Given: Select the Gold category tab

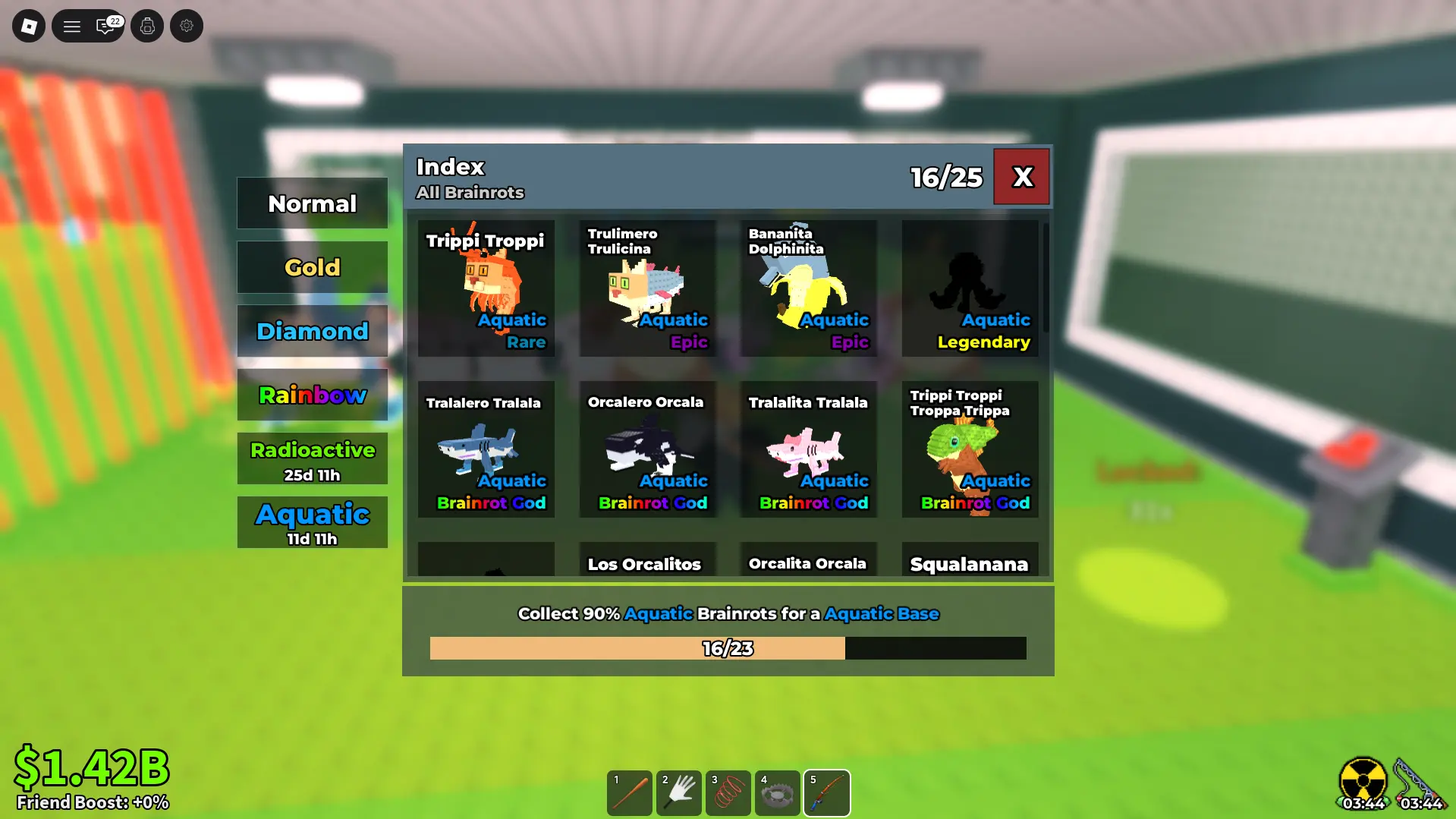Looking at the screenshot, I should (x=312, y=267).
